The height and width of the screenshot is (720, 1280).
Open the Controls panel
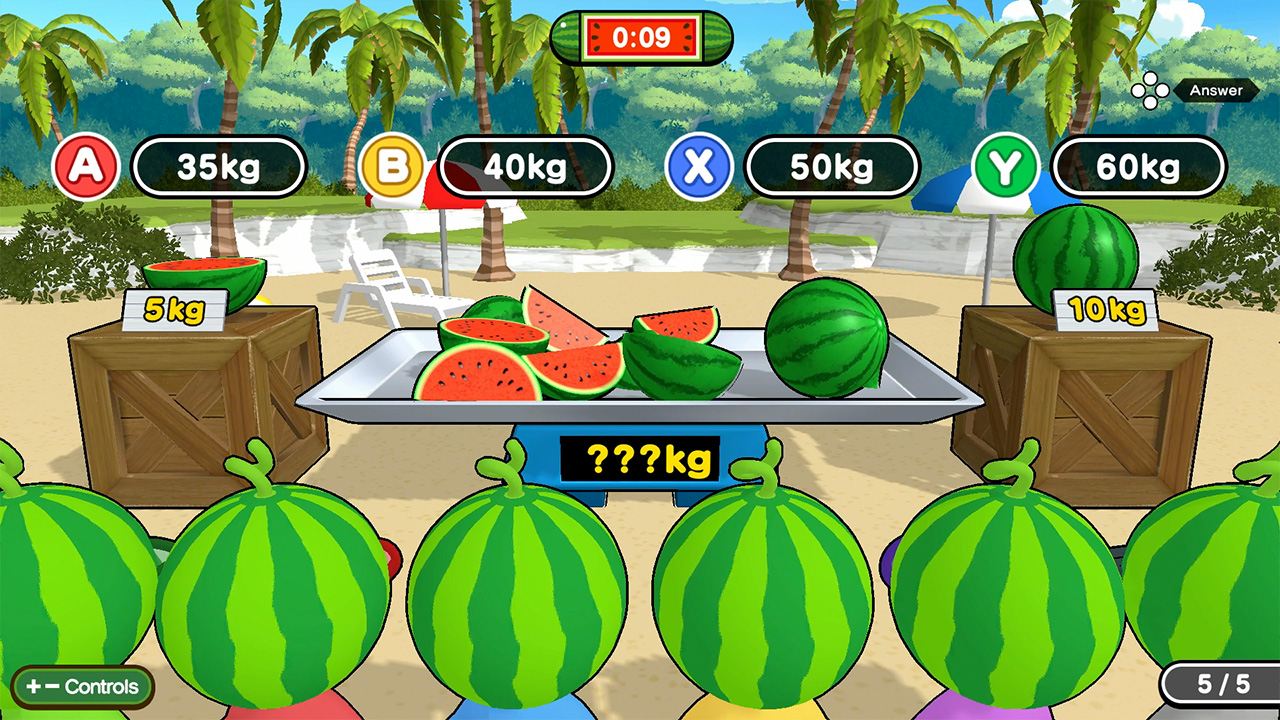(83, 687)
